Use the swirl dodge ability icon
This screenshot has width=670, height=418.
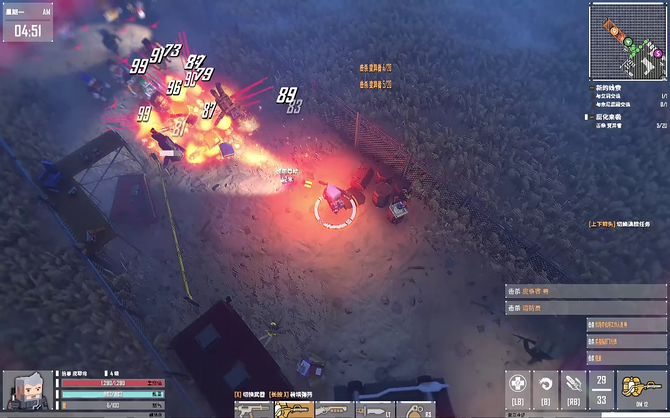(x=546, y=385)
